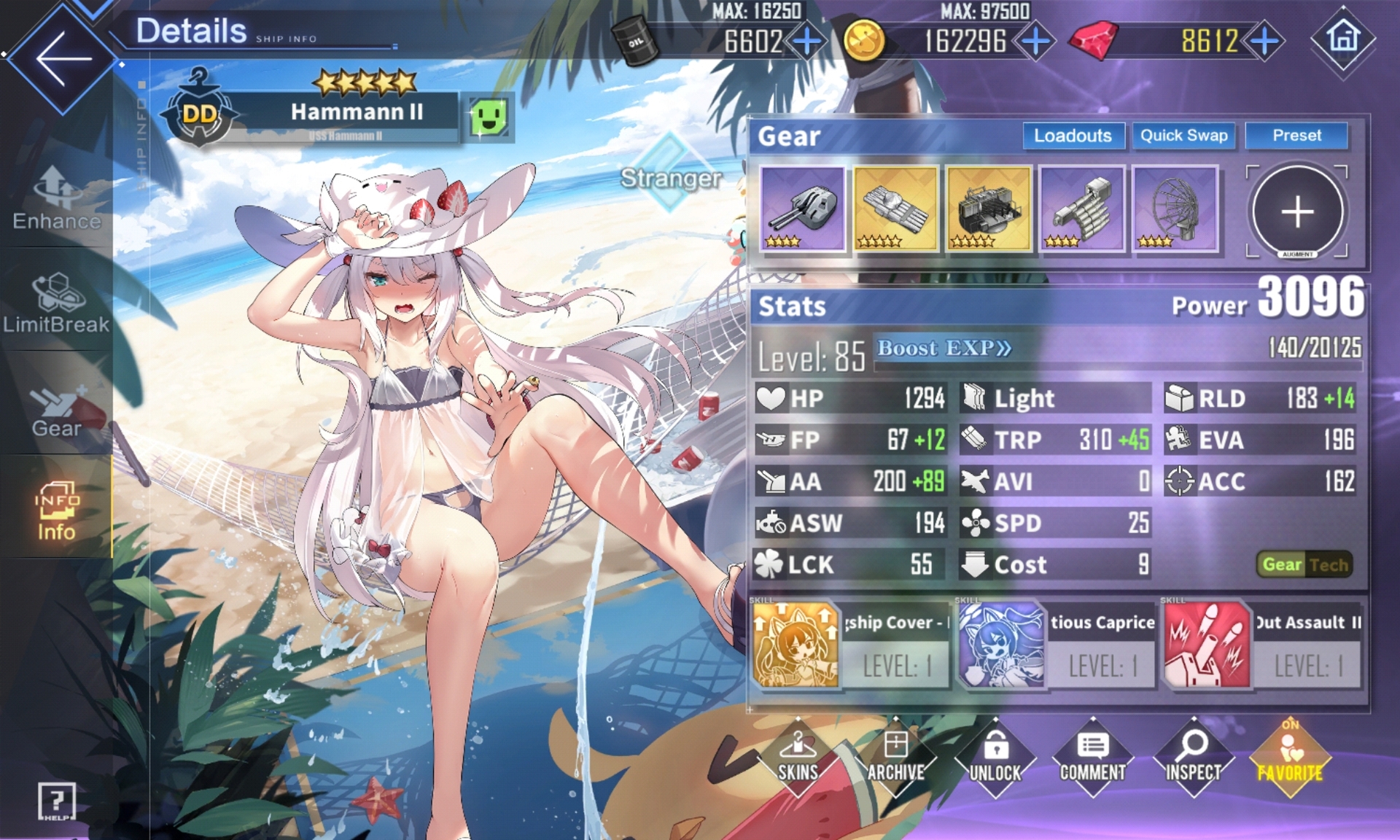
Task: Open gear Loadouts
Action: coord(1073,136)
